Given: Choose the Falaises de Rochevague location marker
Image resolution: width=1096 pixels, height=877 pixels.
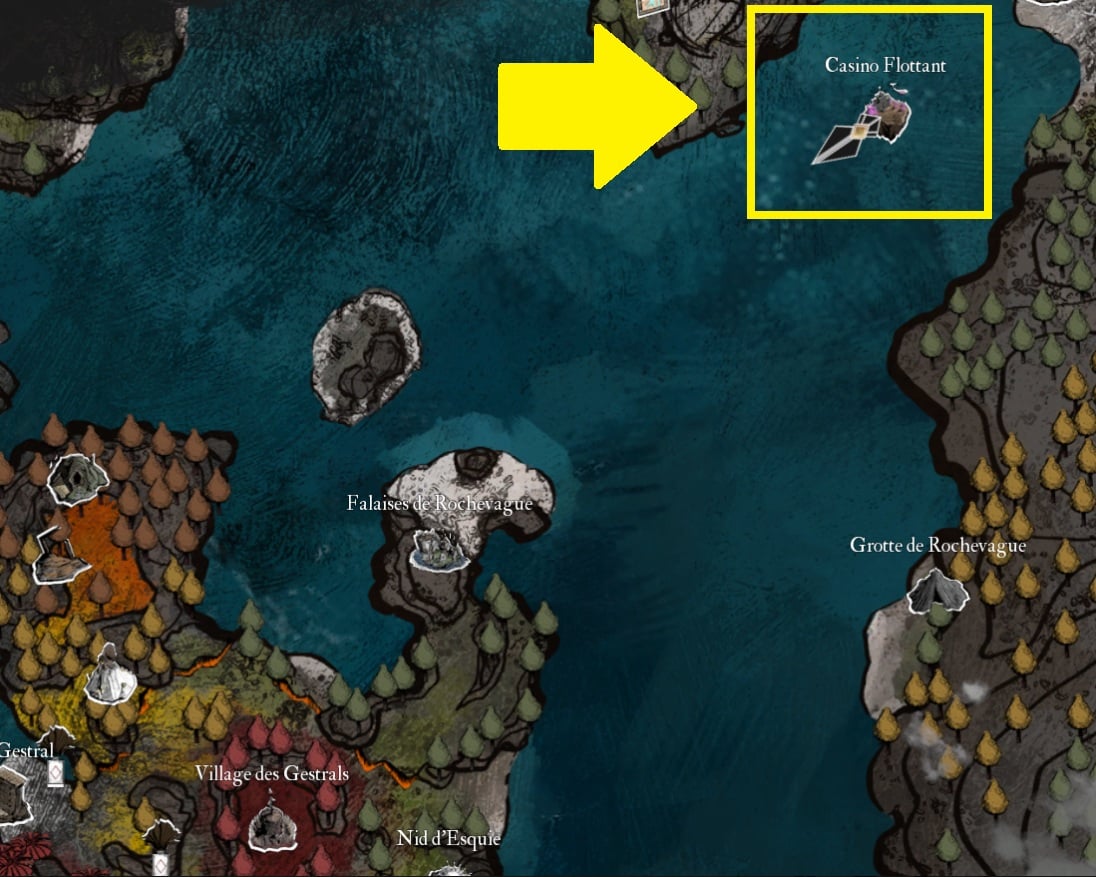Looking at the screenshot, I should click(441, 550).
